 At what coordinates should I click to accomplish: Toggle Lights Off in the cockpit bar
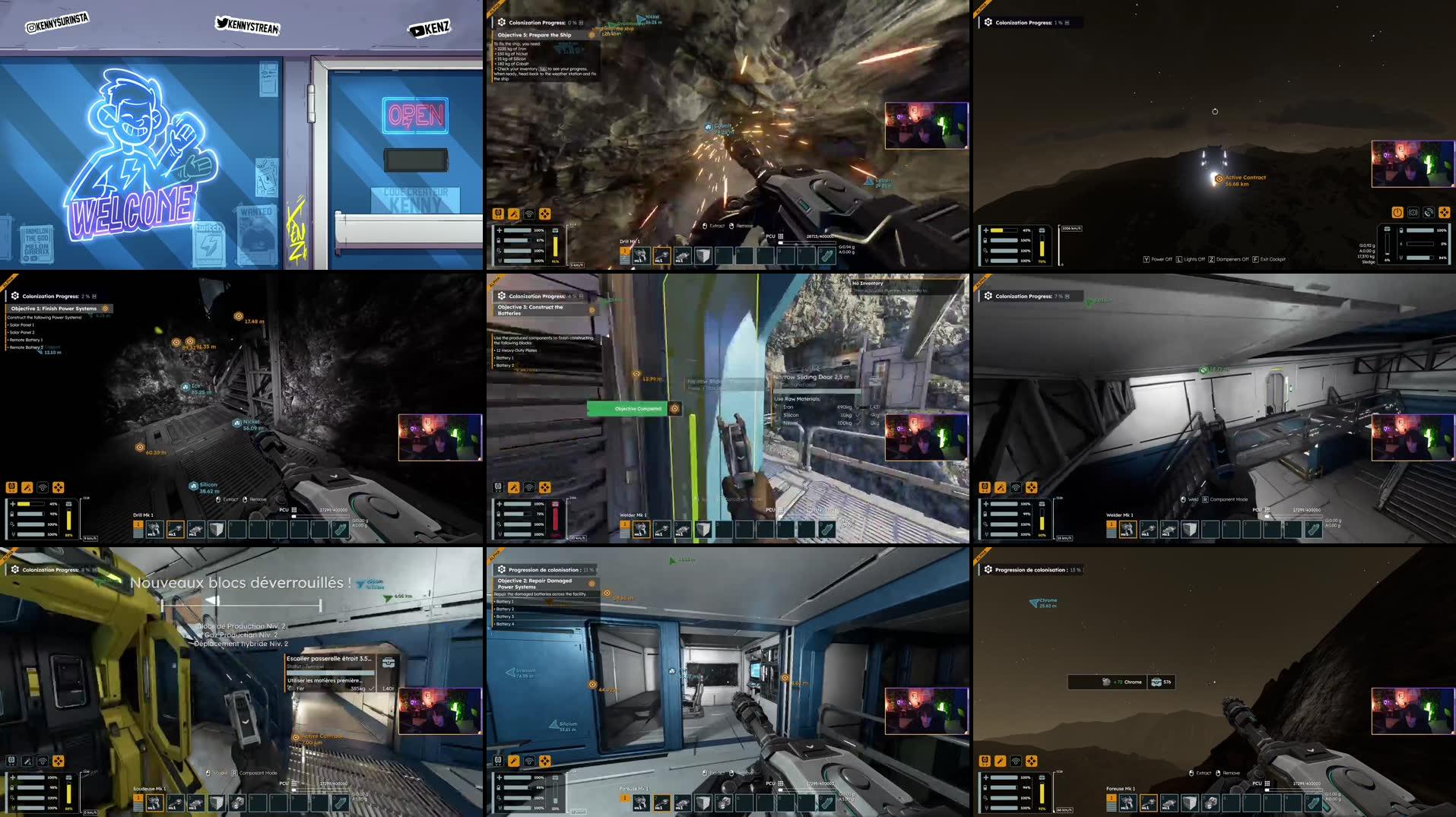coord(1191,259)
